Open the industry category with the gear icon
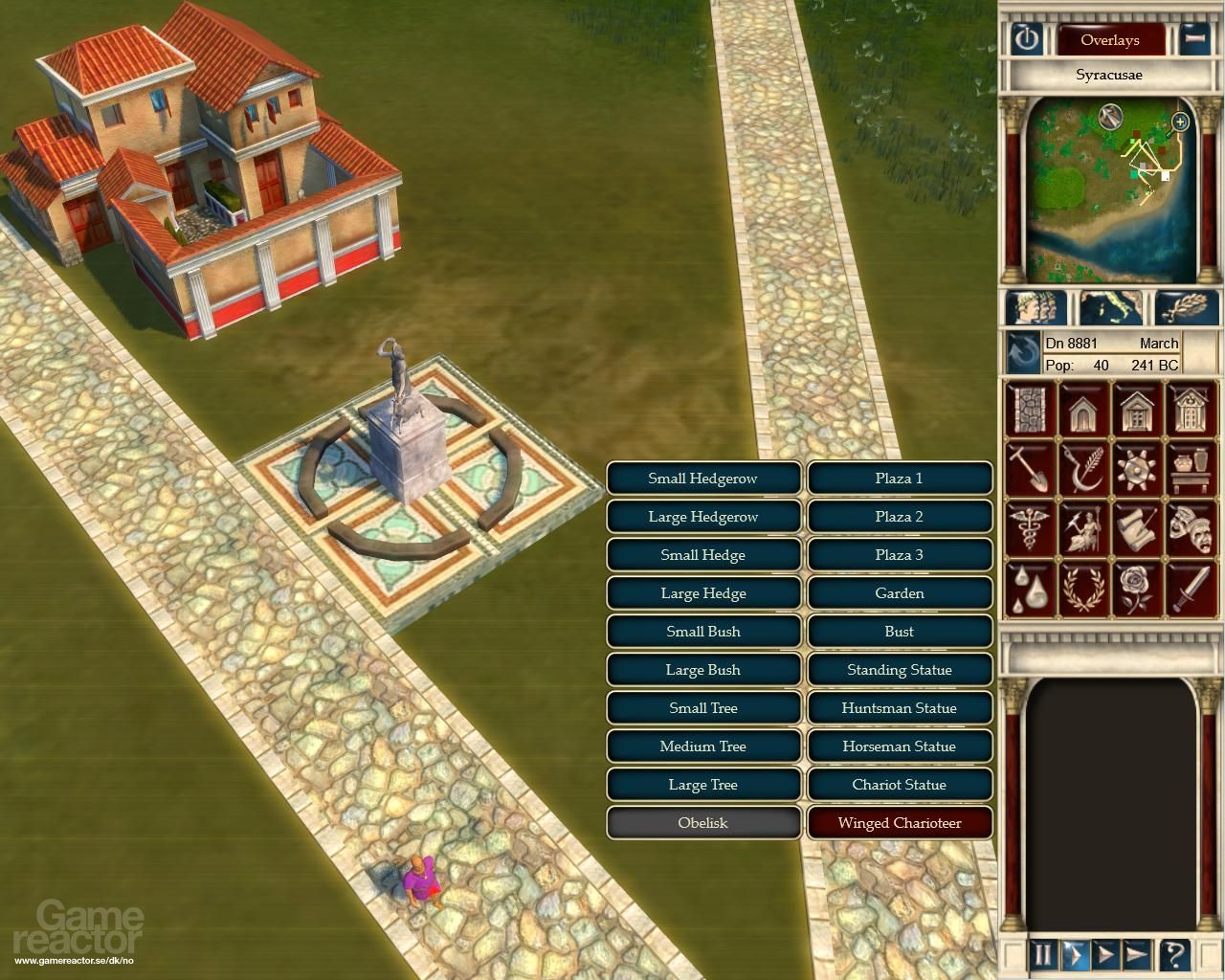 point(1135,469)
